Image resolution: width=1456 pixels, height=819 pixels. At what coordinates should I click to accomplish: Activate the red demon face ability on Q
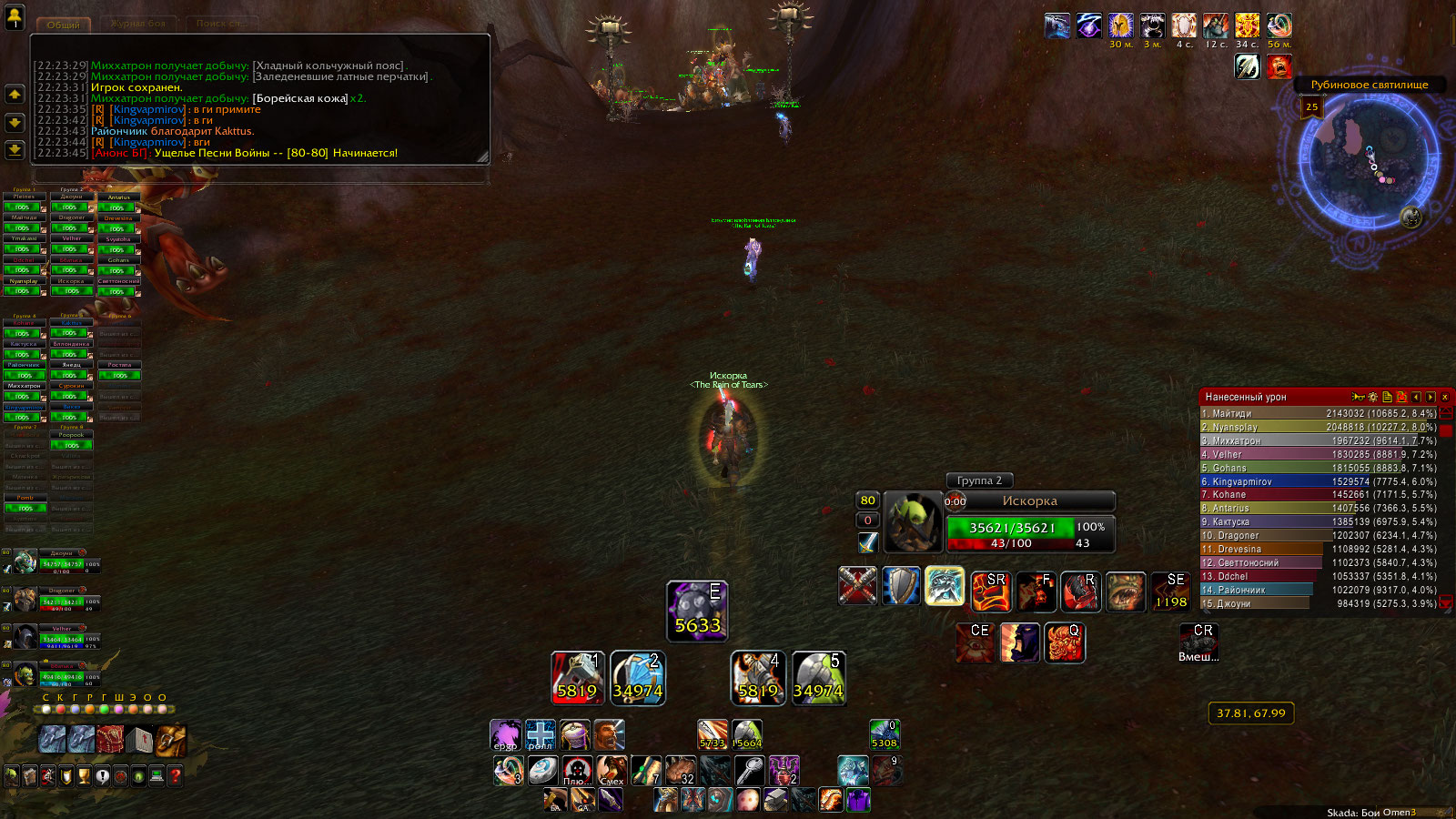click(x=1064, y=642)
